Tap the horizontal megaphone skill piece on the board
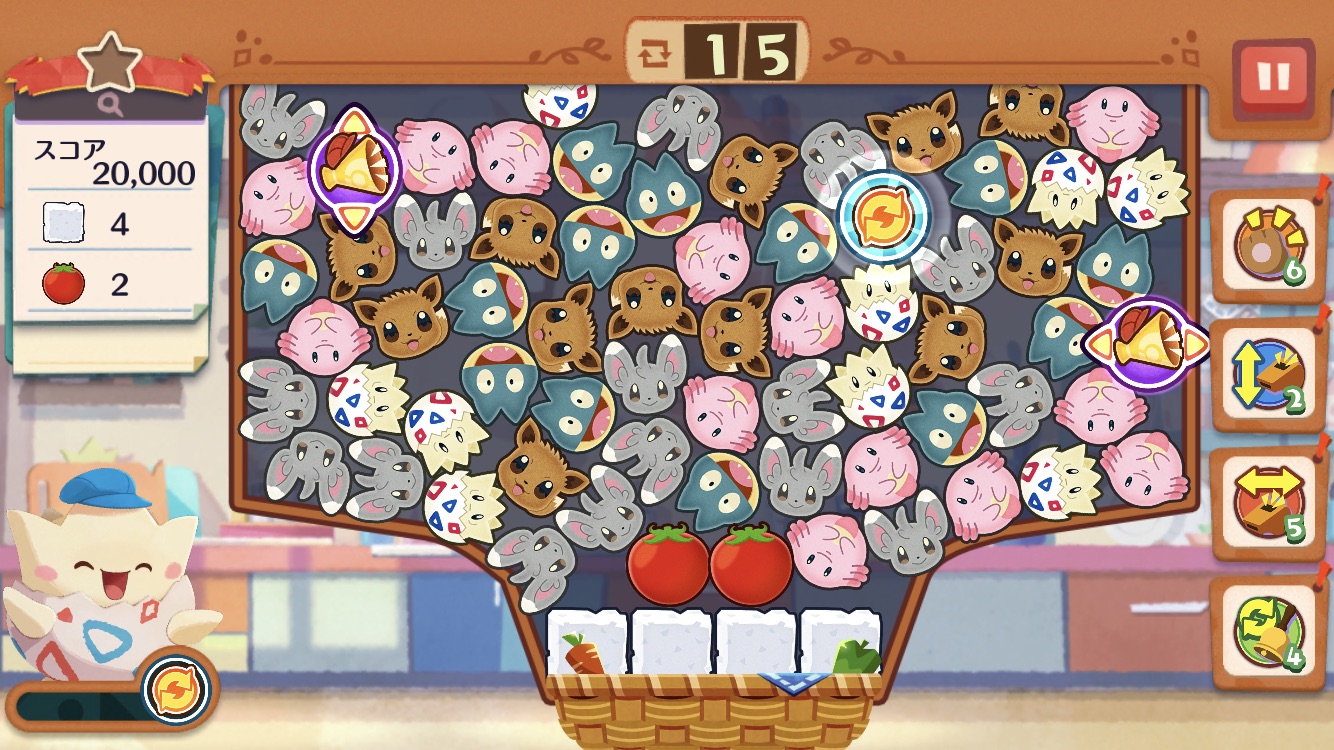1334x750 pixels. click(x=1147, y=344)
